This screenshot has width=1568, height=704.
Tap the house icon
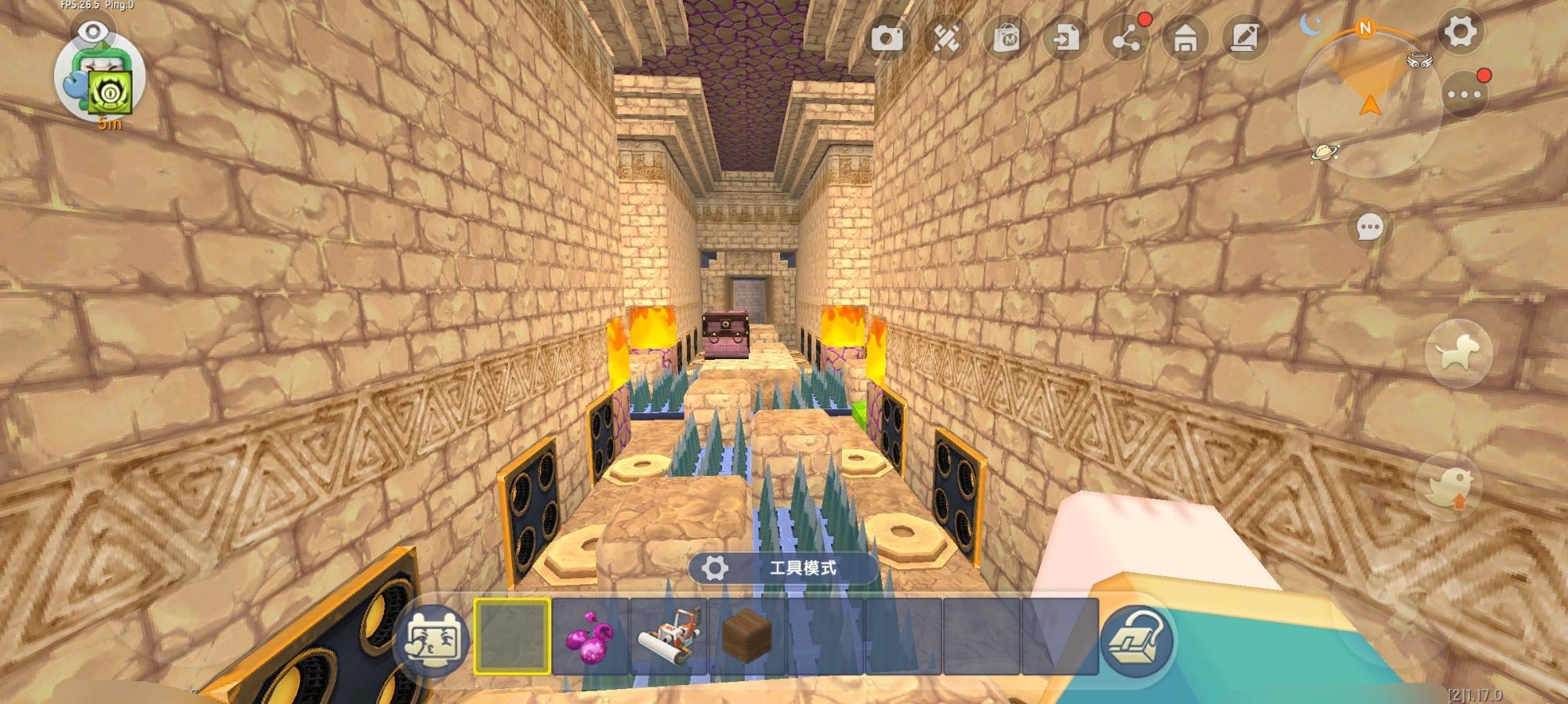1185,38
